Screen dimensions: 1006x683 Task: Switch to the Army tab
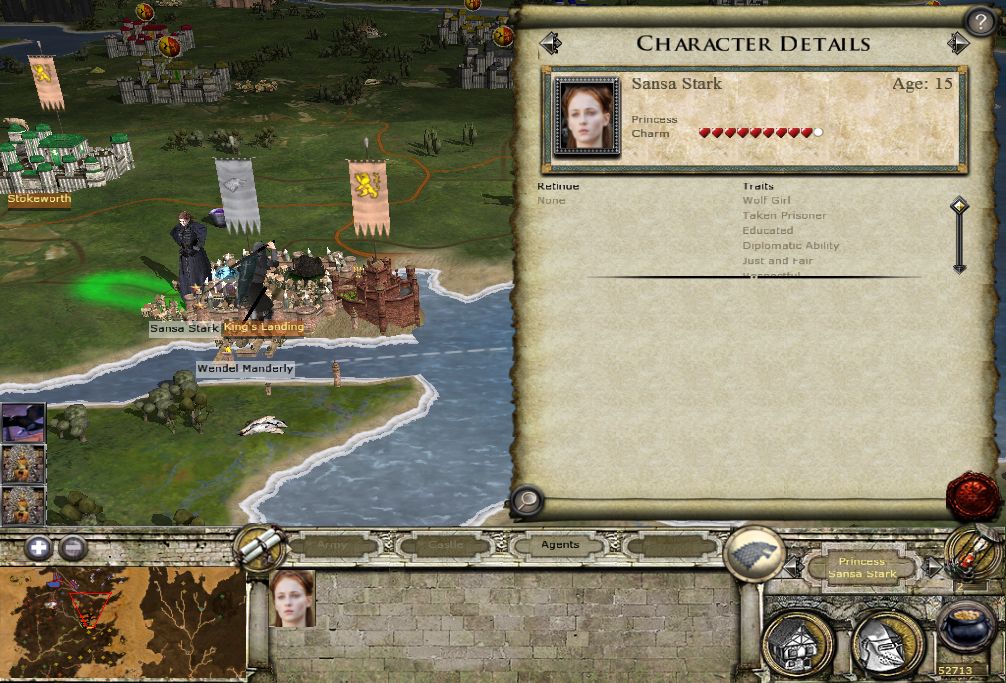(x=333, y=545)
